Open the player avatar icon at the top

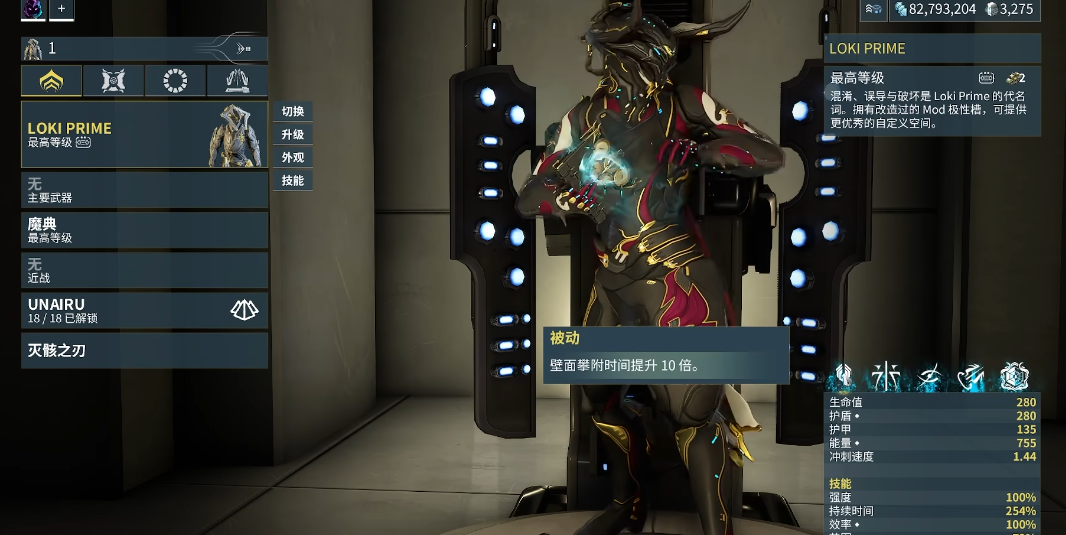33,9
